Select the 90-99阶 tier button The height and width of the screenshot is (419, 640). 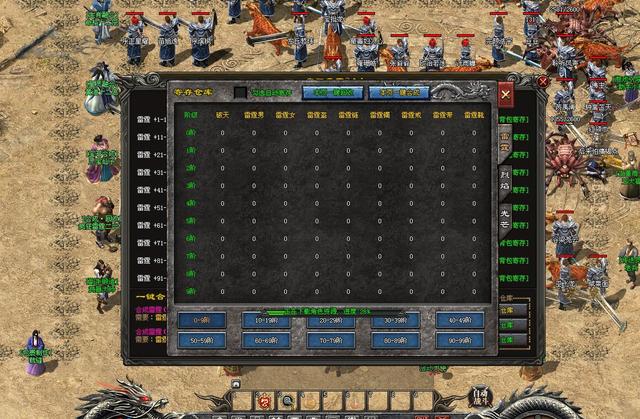pos(460,340)
